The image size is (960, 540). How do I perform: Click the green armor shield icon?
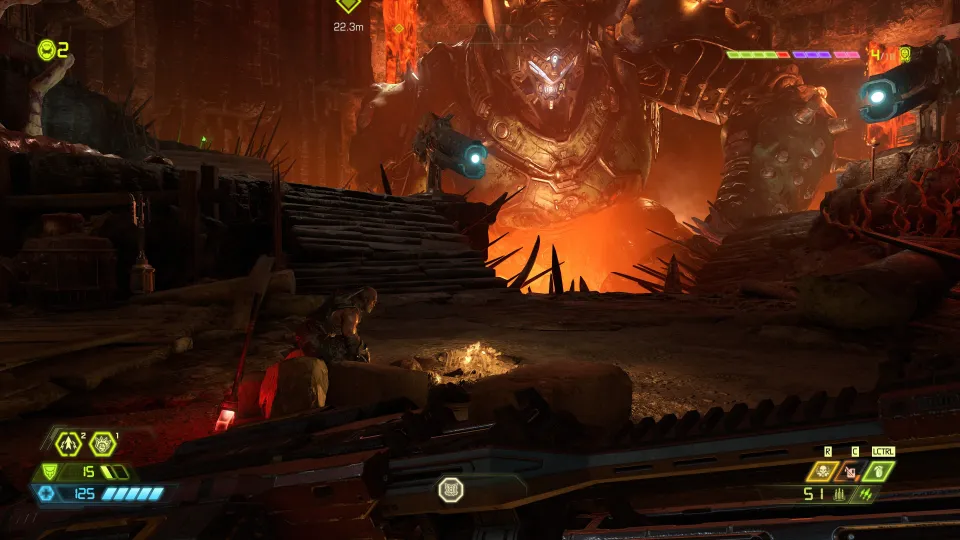point(48,472)
